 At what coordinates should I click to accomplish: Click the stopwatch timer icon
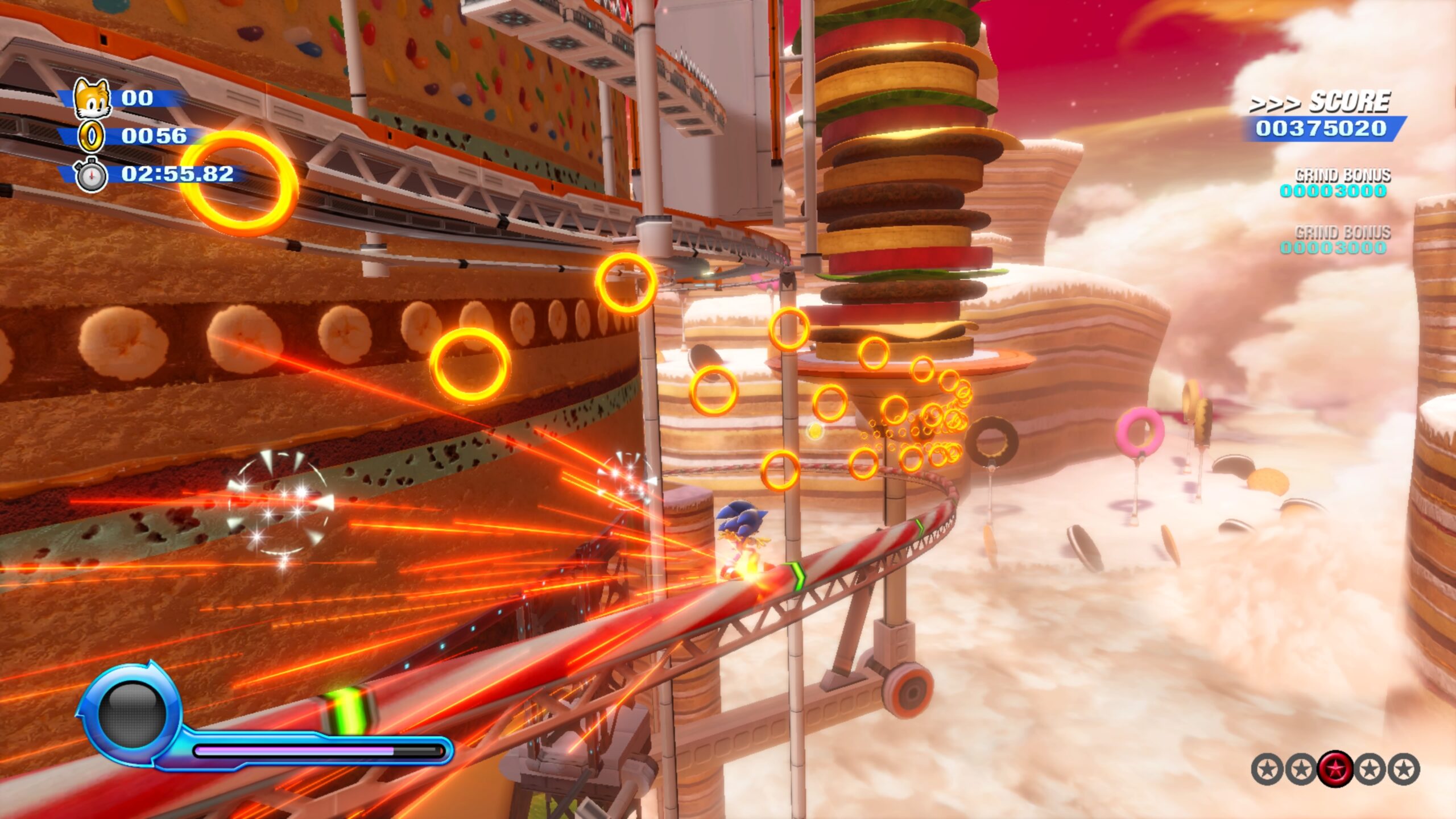pos(91,175)
